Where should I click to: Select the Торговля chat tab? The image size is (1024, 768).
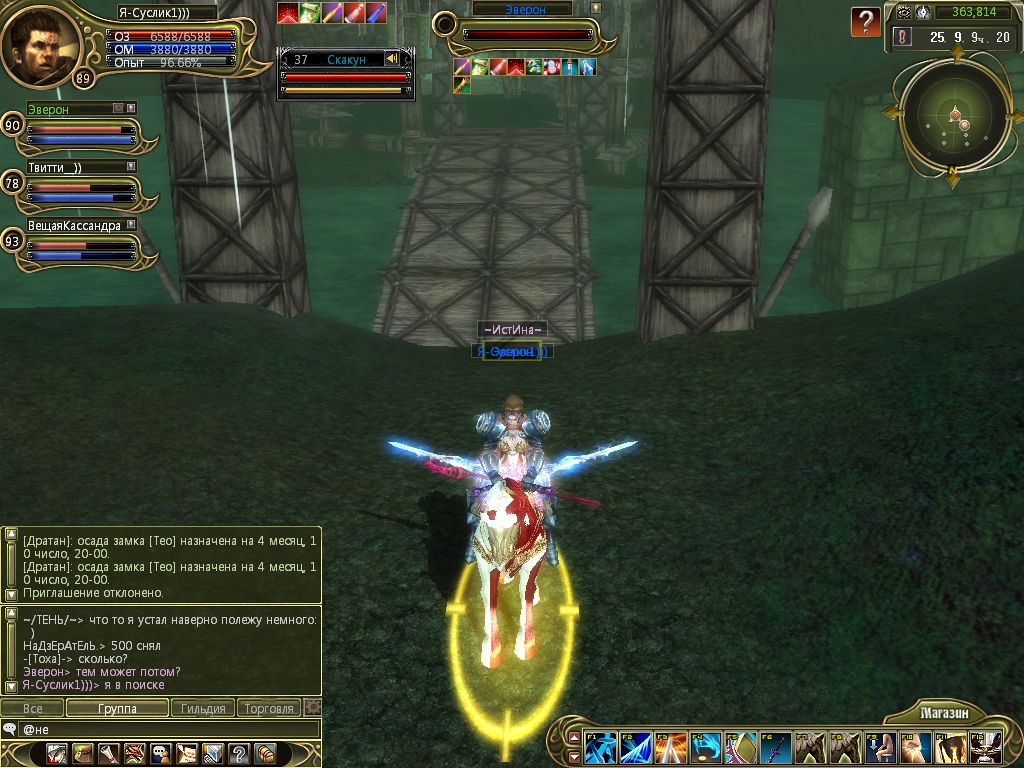tap(269, 708)
